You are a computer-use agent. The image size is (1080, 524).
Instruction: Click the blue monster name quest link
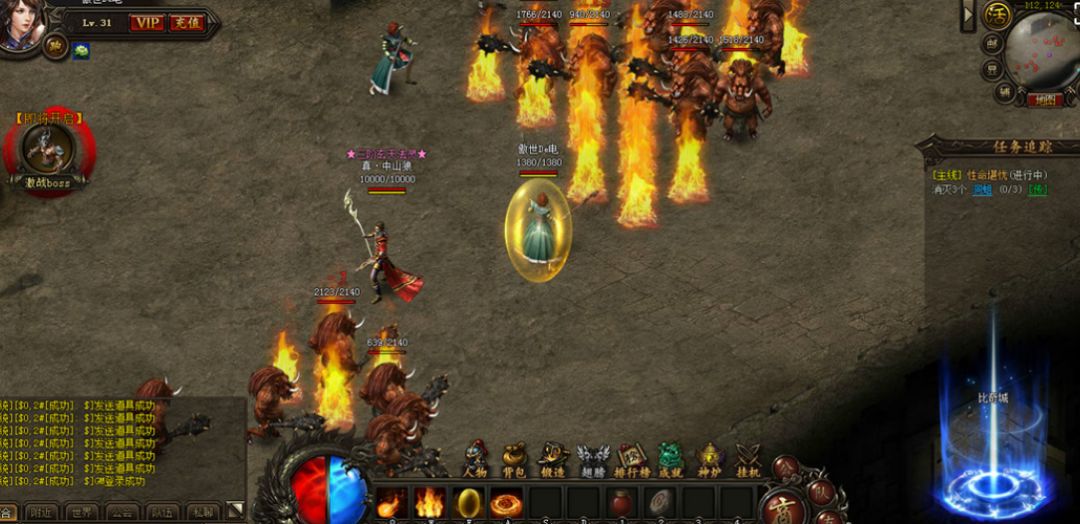pos(983,189)
